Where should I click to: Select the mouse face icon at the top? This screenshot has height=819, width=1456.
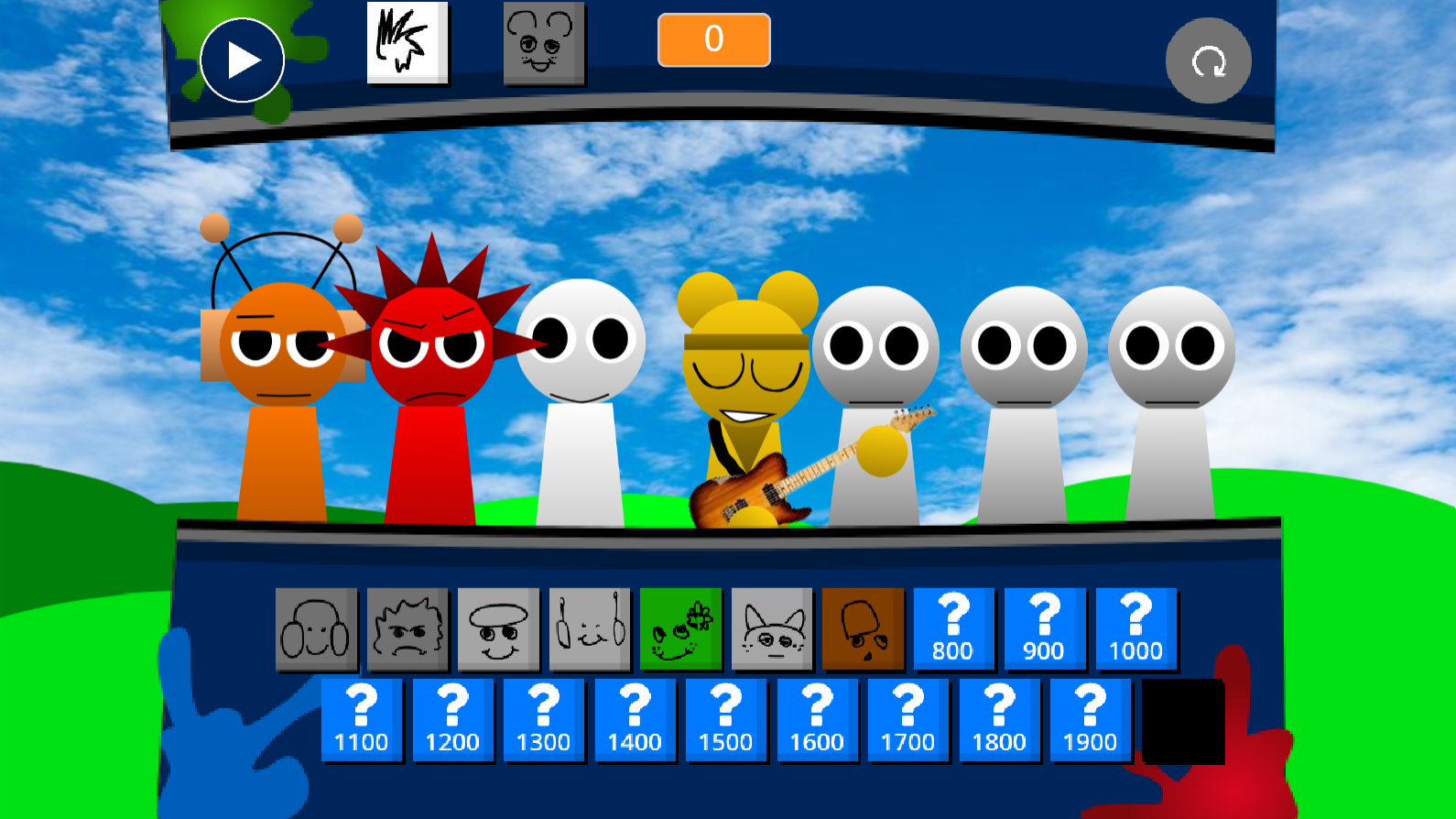544,43
